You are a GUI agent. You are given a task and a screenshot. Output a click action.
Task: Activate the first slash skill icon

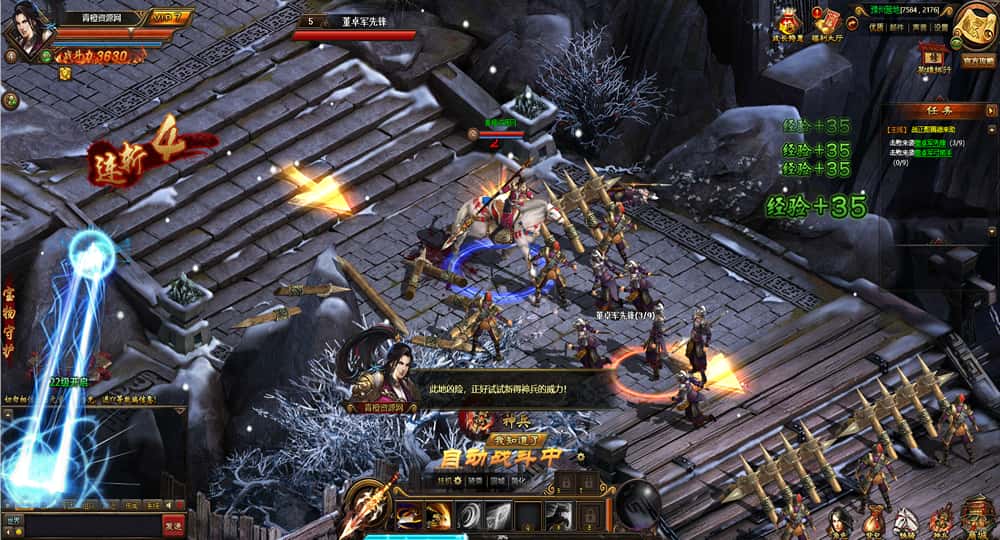(408, 515)
